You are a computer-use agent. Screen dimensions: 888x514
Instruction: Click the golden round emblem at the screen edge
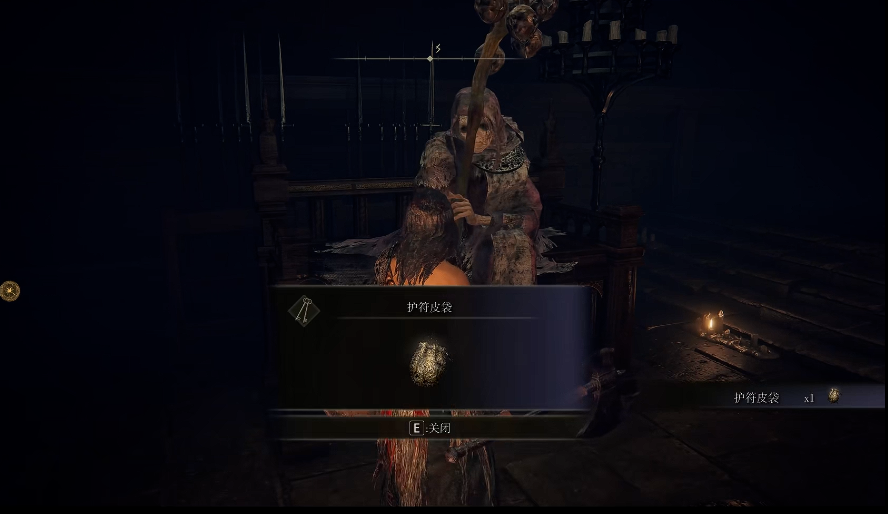tap(9, 291)
